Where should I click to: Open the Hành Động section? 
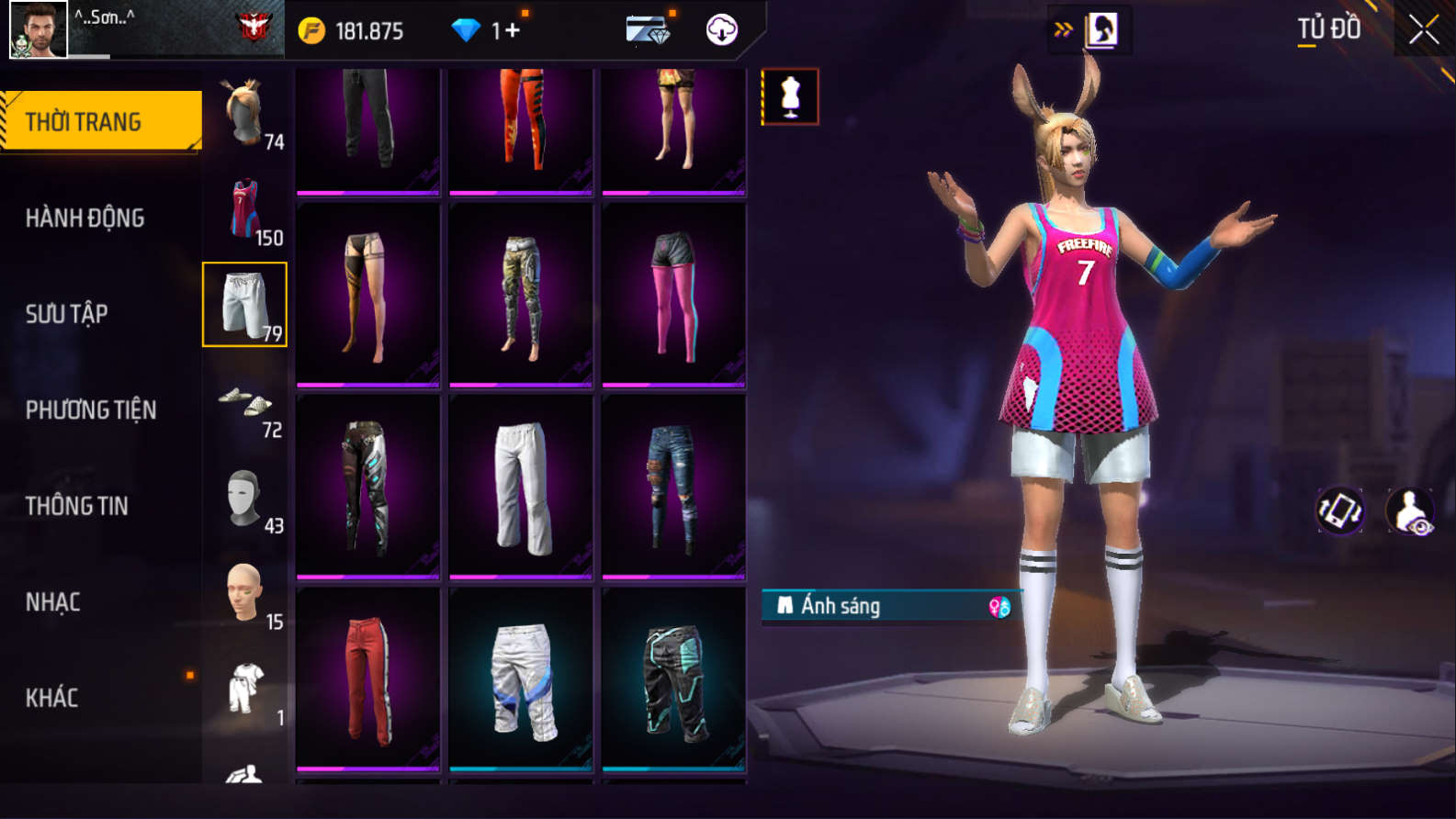tap(85, 218)
